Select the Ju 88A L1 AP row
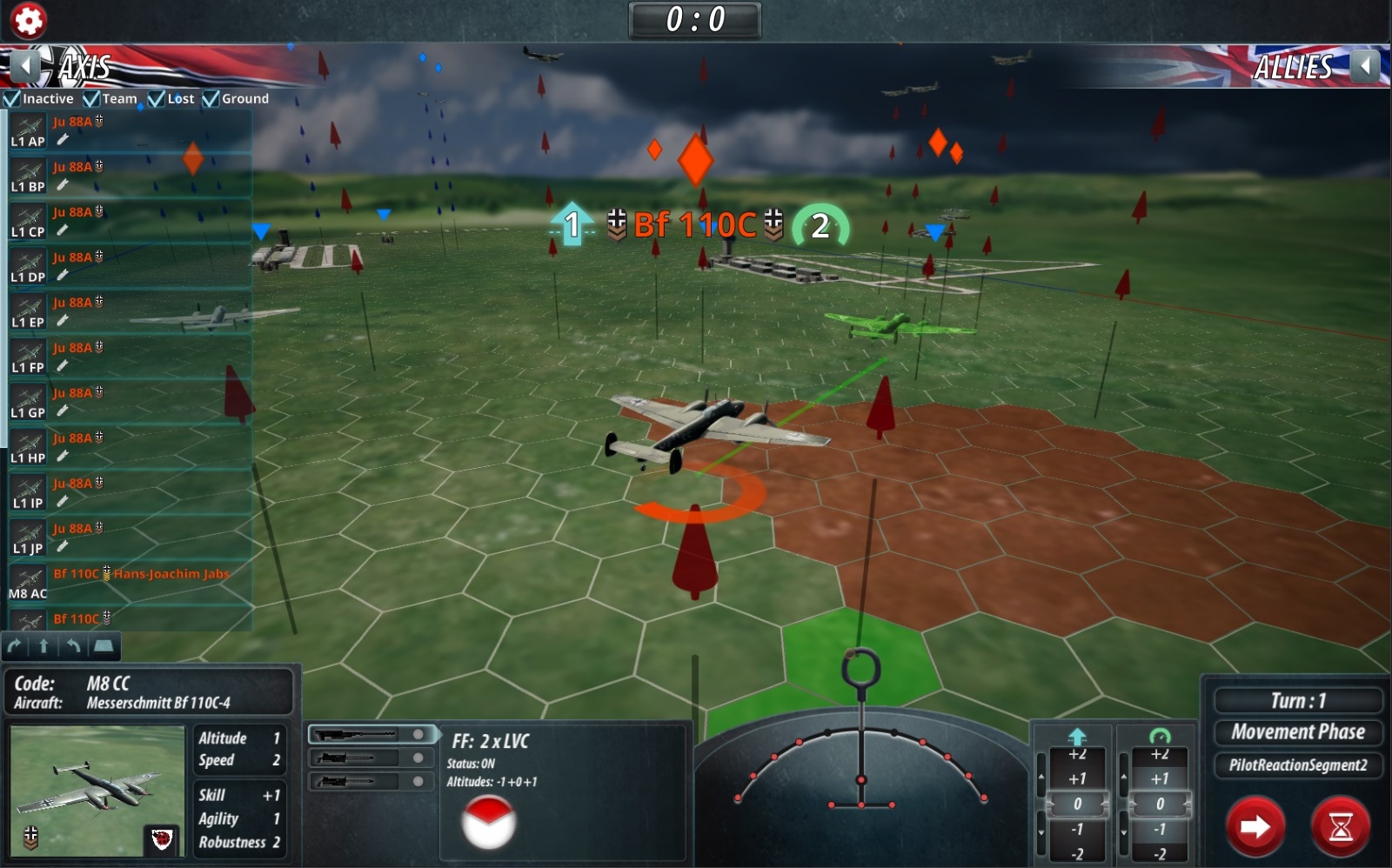This screenshot has width=1392, height=868. [130, 131]
